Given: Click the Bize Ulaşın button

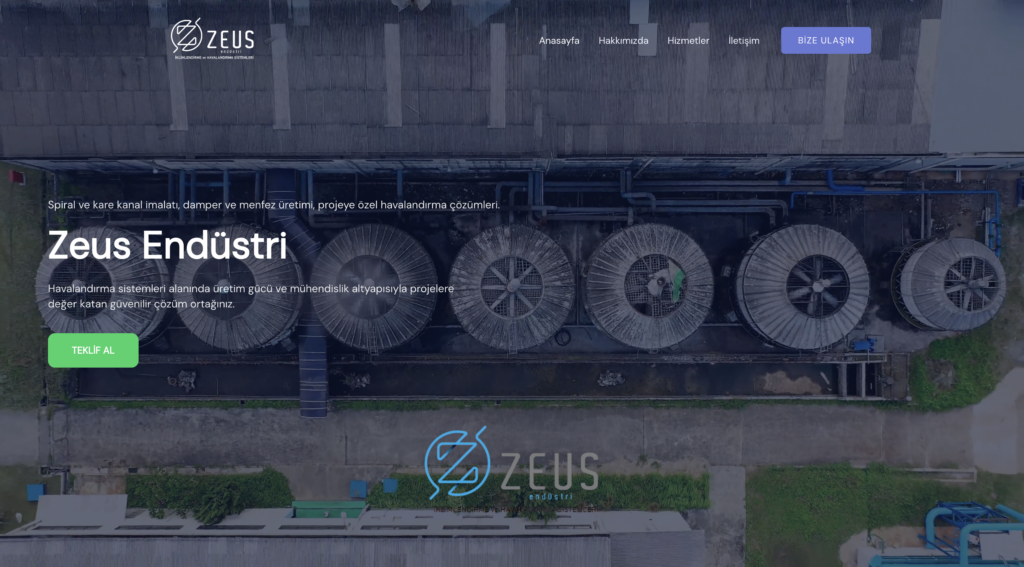Looking at the screenshot, I should [x=825, y=40].
